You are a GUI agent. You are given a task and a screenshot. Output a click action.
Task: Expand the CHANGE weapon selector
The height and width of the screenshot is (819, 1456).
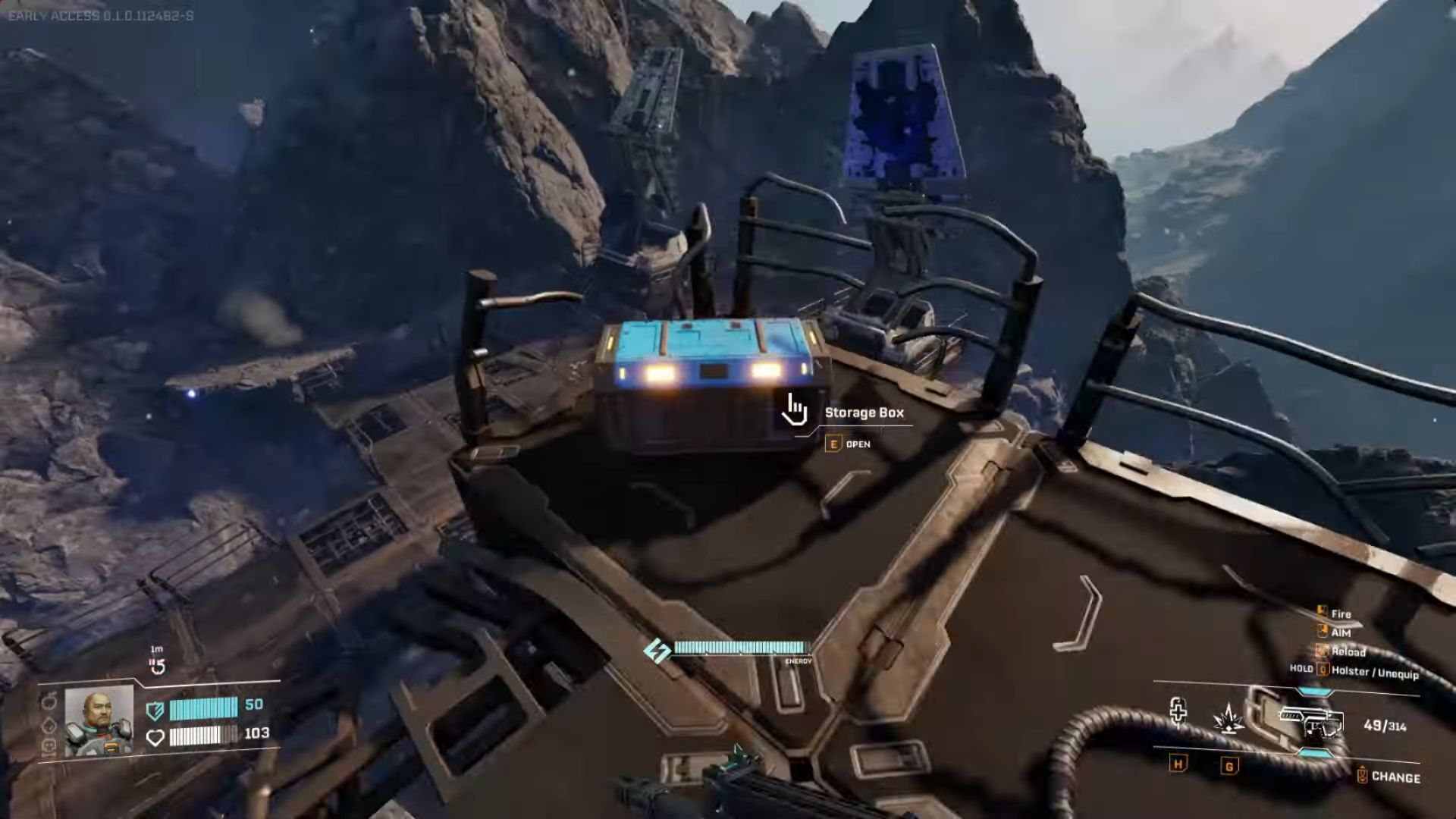tap(1363, 773)
